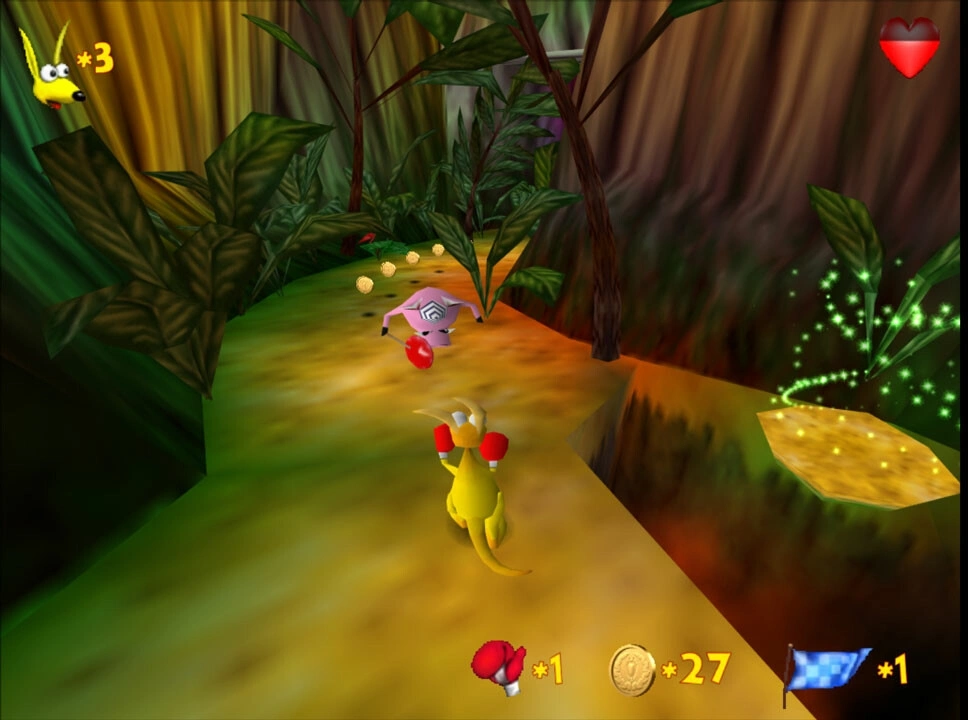Viewport: 968px width, 720px height.
Task: Click the blue checkered flag icon
Action: (x=824, y=669)
